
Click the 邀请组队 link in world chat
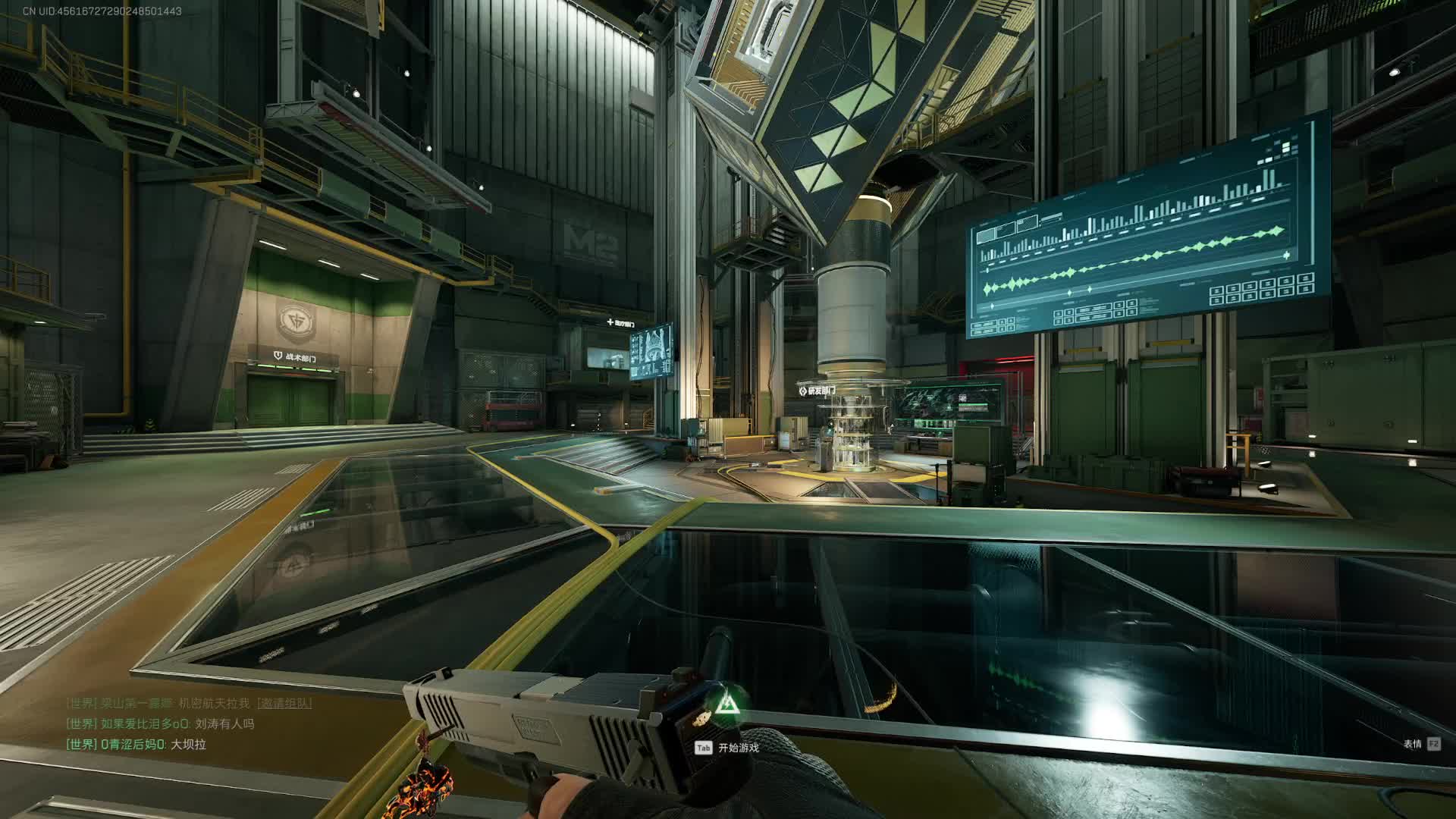284,703
